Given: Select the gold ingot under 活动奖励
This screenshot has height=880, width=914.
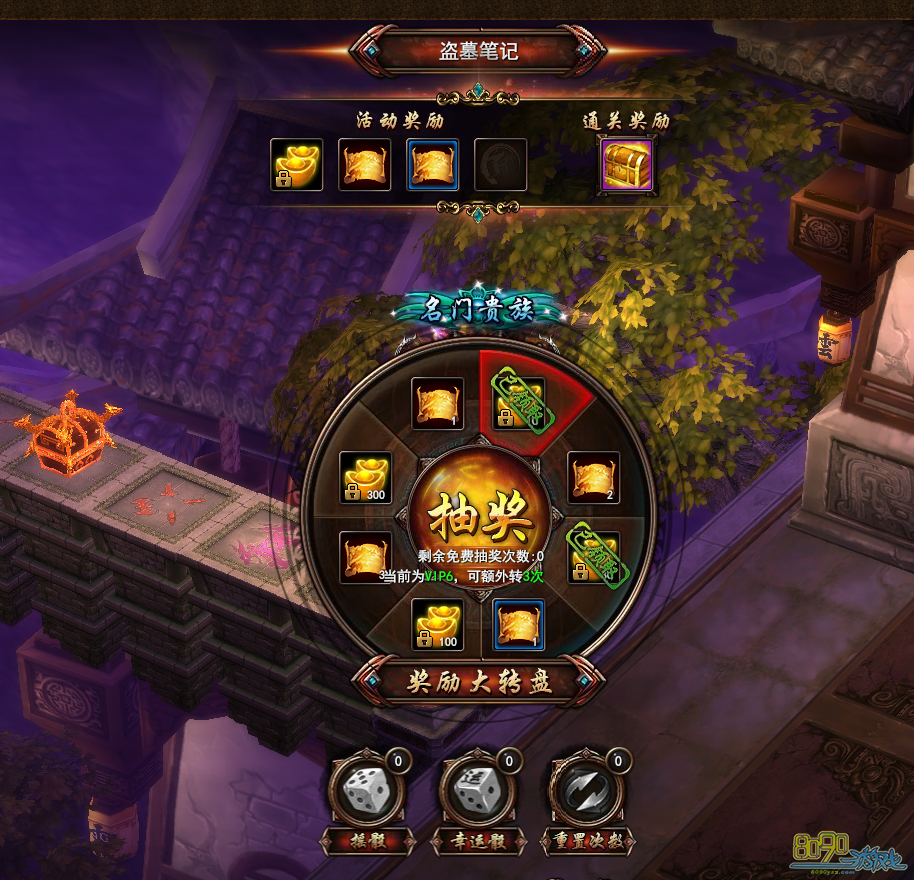Looking at the screenshot, I should click(x=297, y=165).
